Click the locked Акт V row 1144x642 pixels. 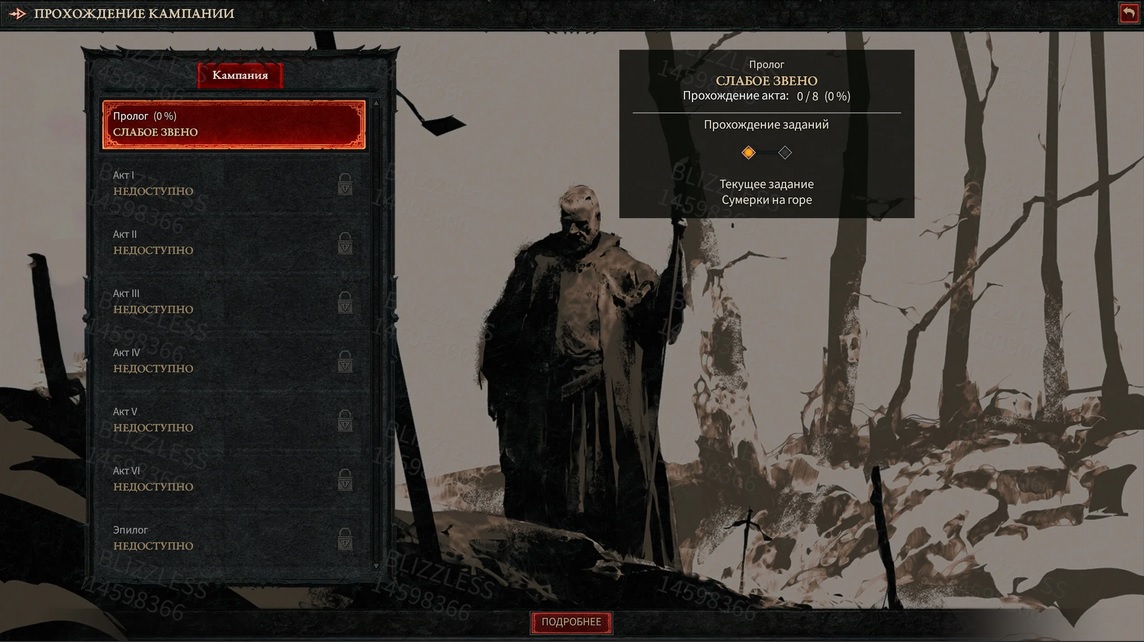[x=234, y=420]
